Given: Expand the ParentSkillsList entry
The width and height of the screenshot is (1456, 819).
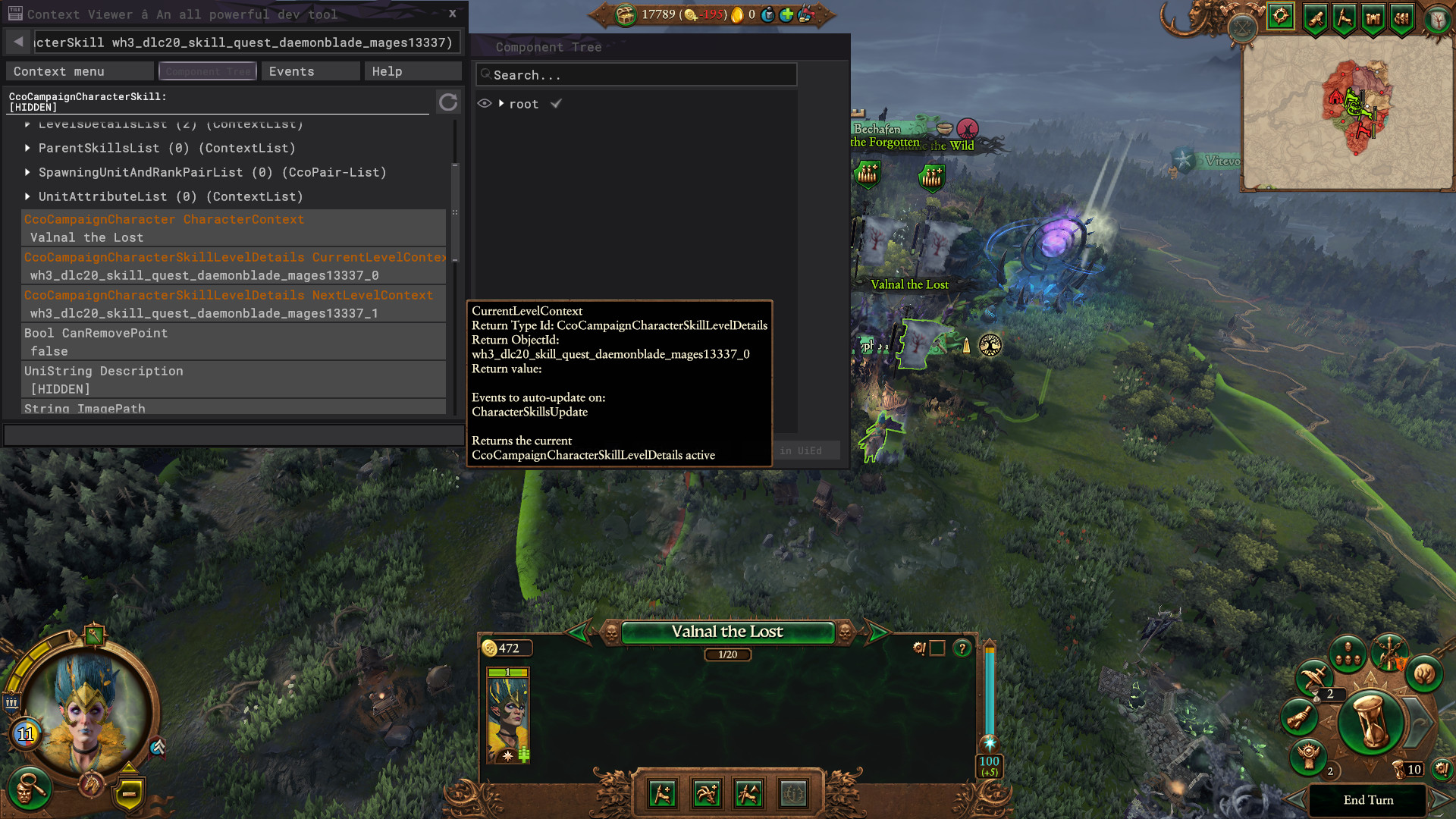Looking at the screenshot, I should pyautogui.click(x=28, y=148).
